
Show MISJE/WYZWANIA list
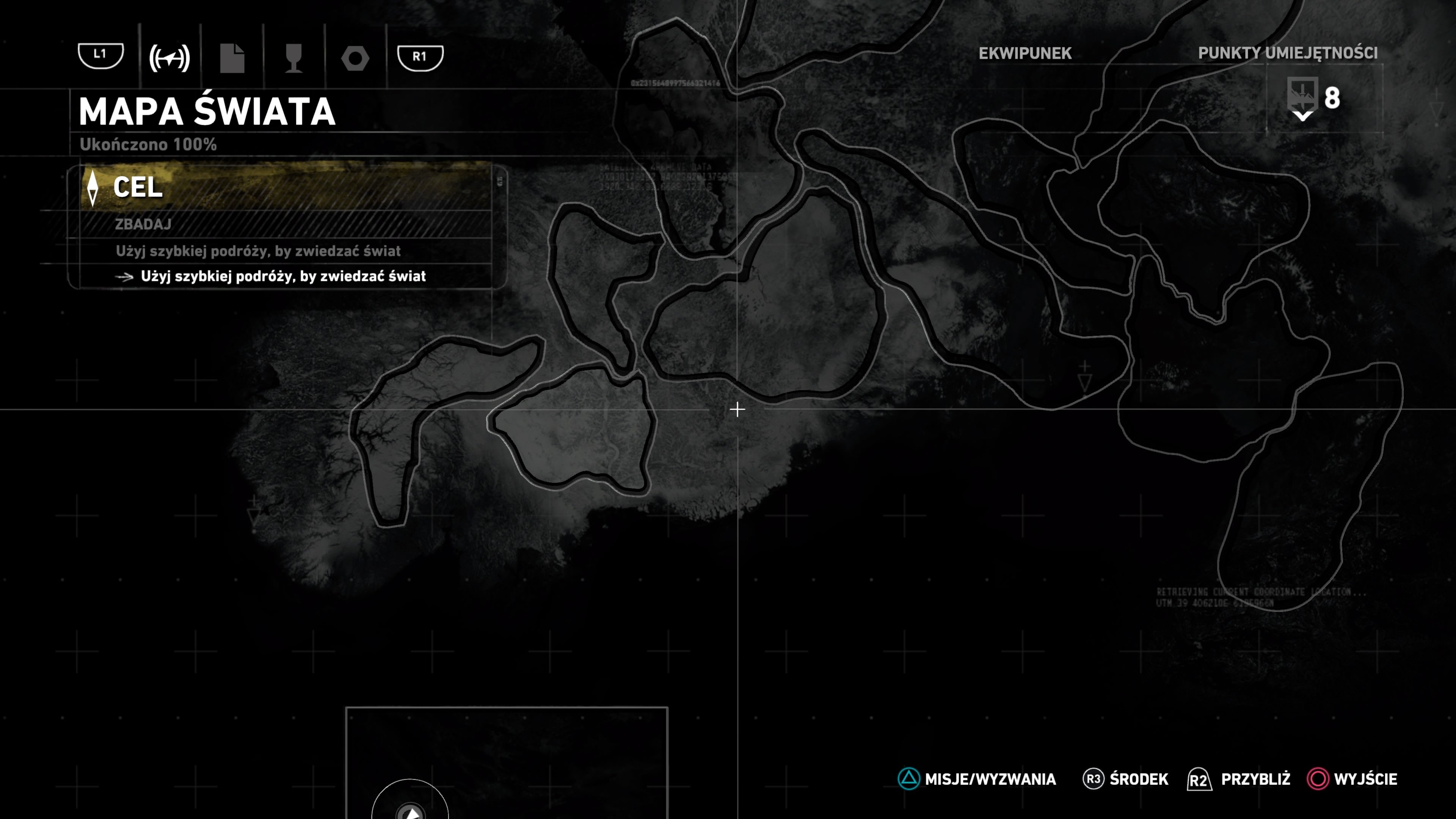click(x=977, y=779)
